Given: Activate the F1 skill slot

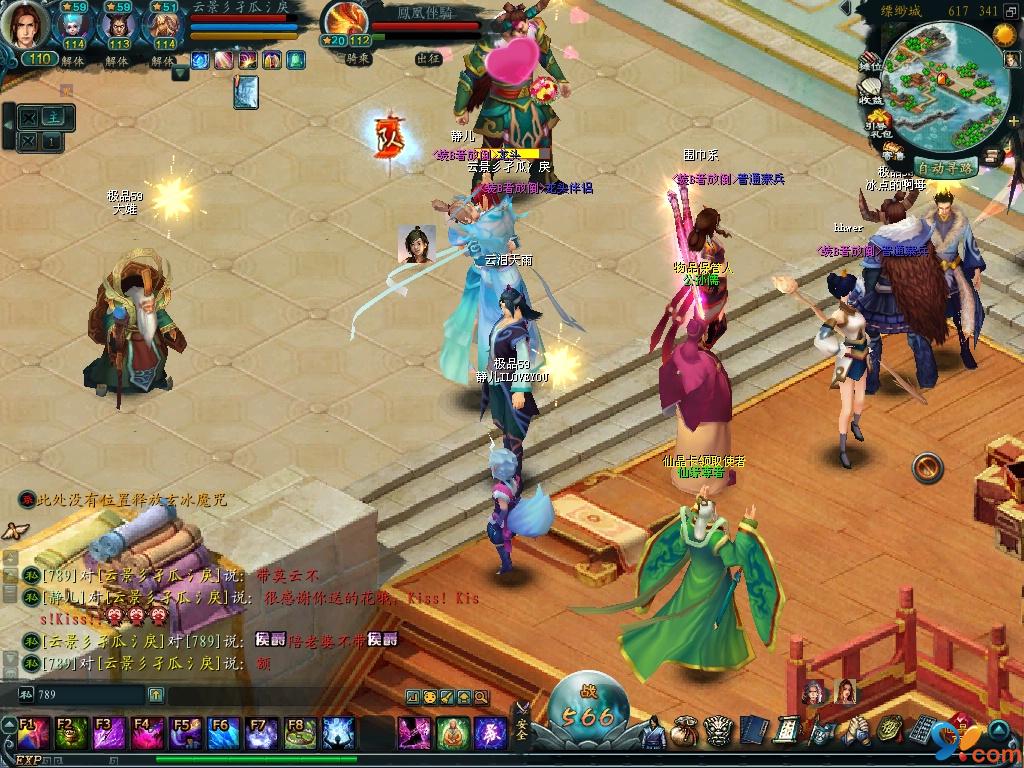Looking at the screenshot, I should click(34, 733).
